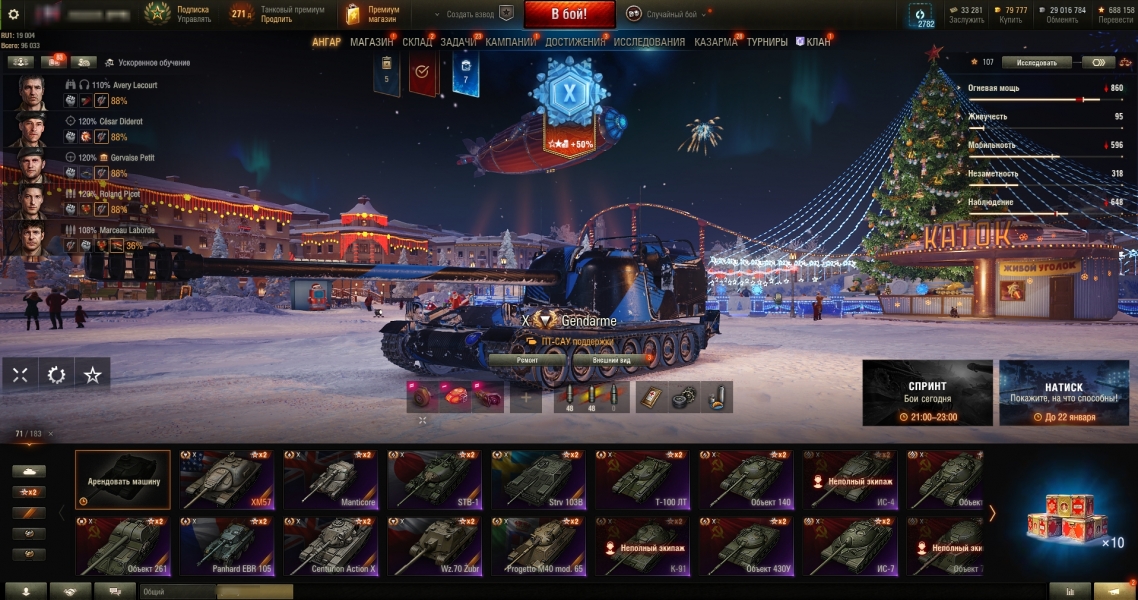Open the КЛАН tab
This screenshot has height=600, width=1138.
818,42
